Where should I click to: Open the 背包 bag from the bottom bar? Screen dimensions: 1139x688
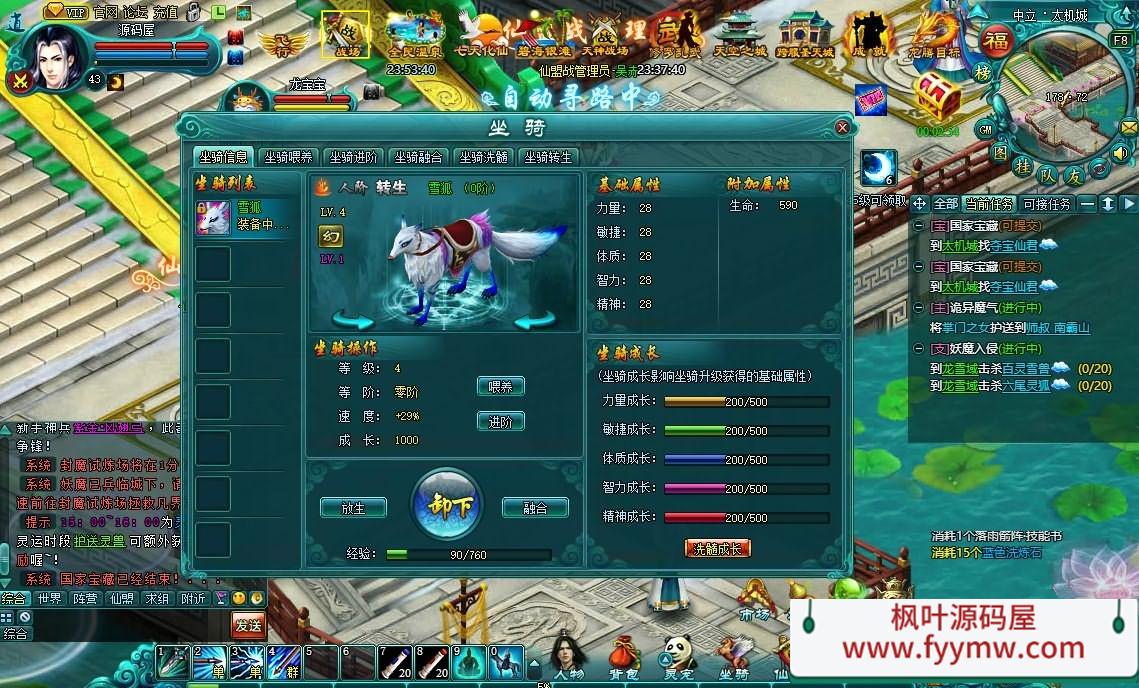(624, 658)
